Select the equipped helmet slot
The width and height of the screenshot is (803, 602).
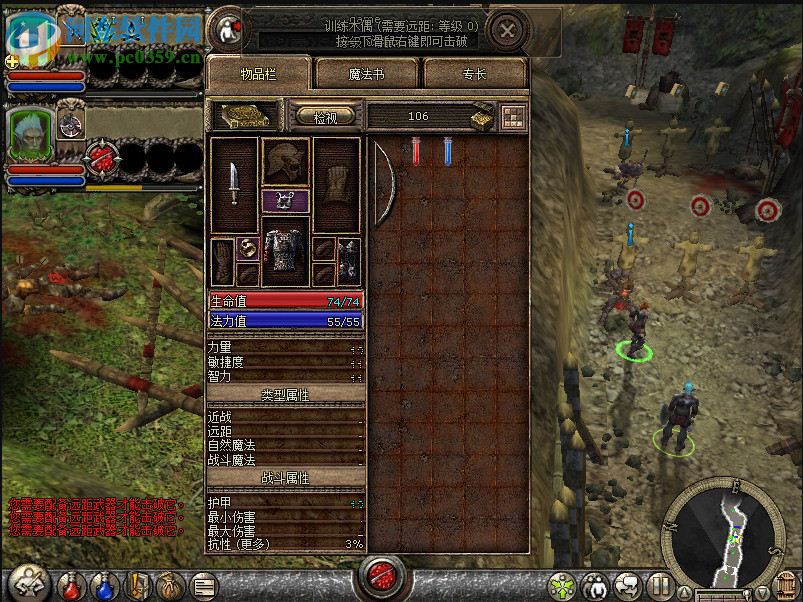pos(285,160)
